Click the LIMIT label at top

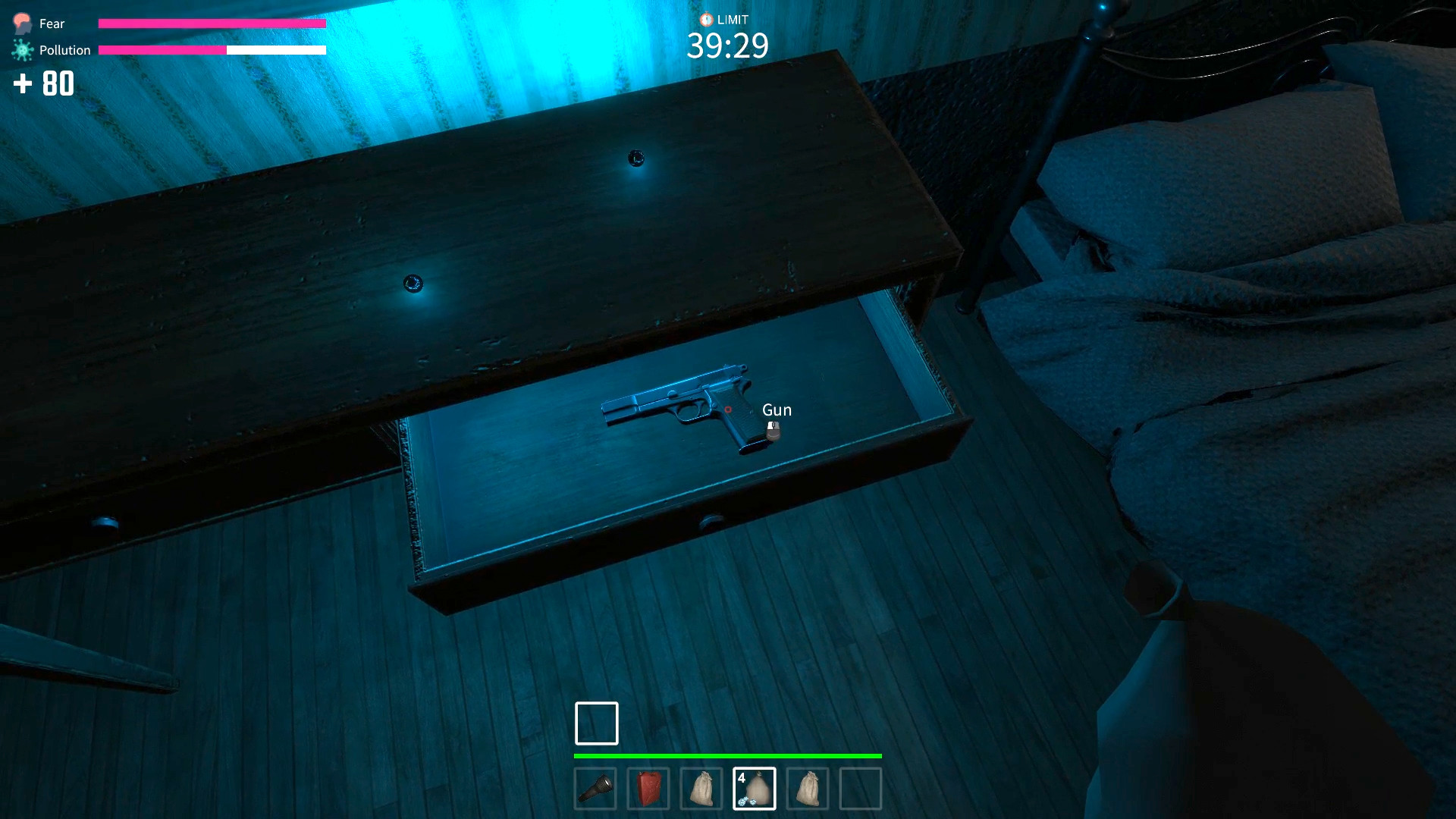[733, 20]
